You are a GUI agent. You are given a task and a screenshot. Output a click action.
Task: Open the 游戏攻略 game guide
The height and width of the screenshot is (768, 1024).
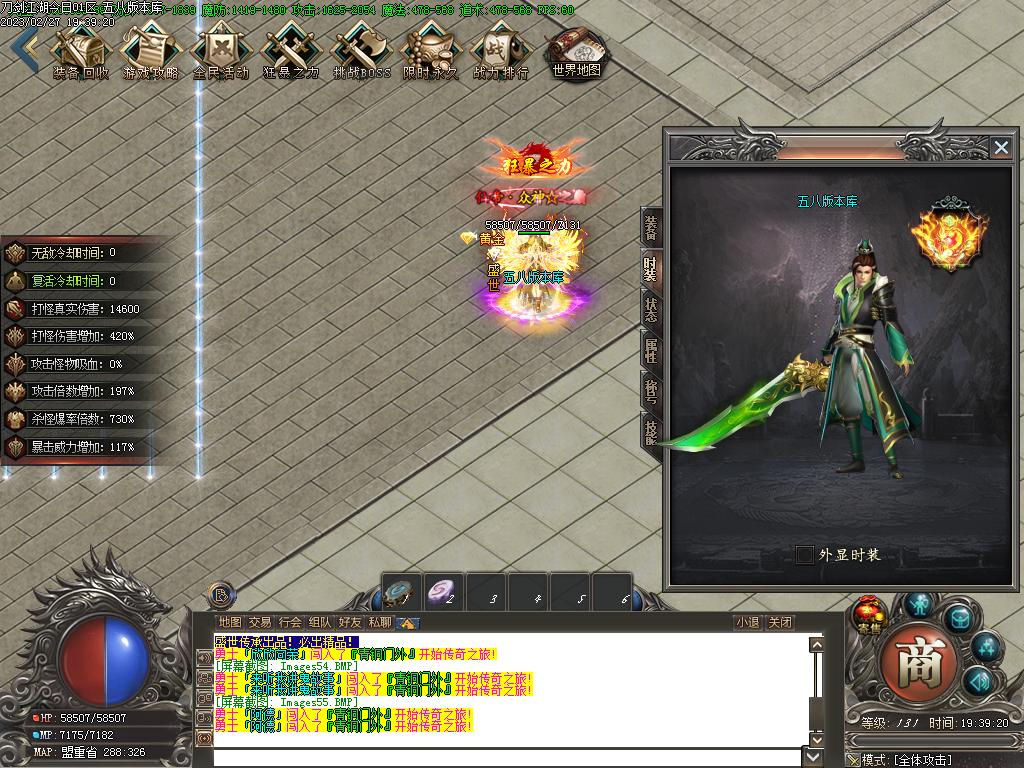pos(150,50)
